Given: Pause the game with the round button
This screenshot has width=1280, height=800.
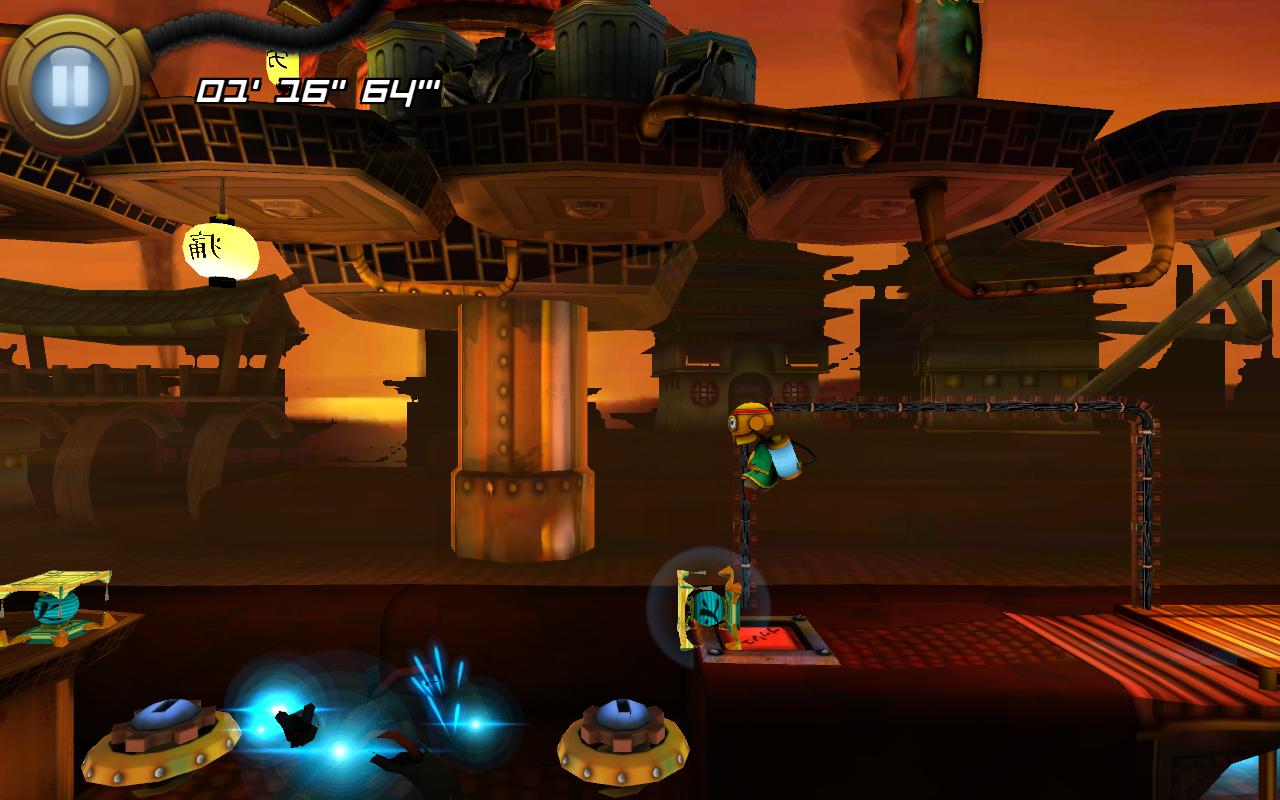Looking at the screenshot, I should pyautogui.click(x=70, y=85).
